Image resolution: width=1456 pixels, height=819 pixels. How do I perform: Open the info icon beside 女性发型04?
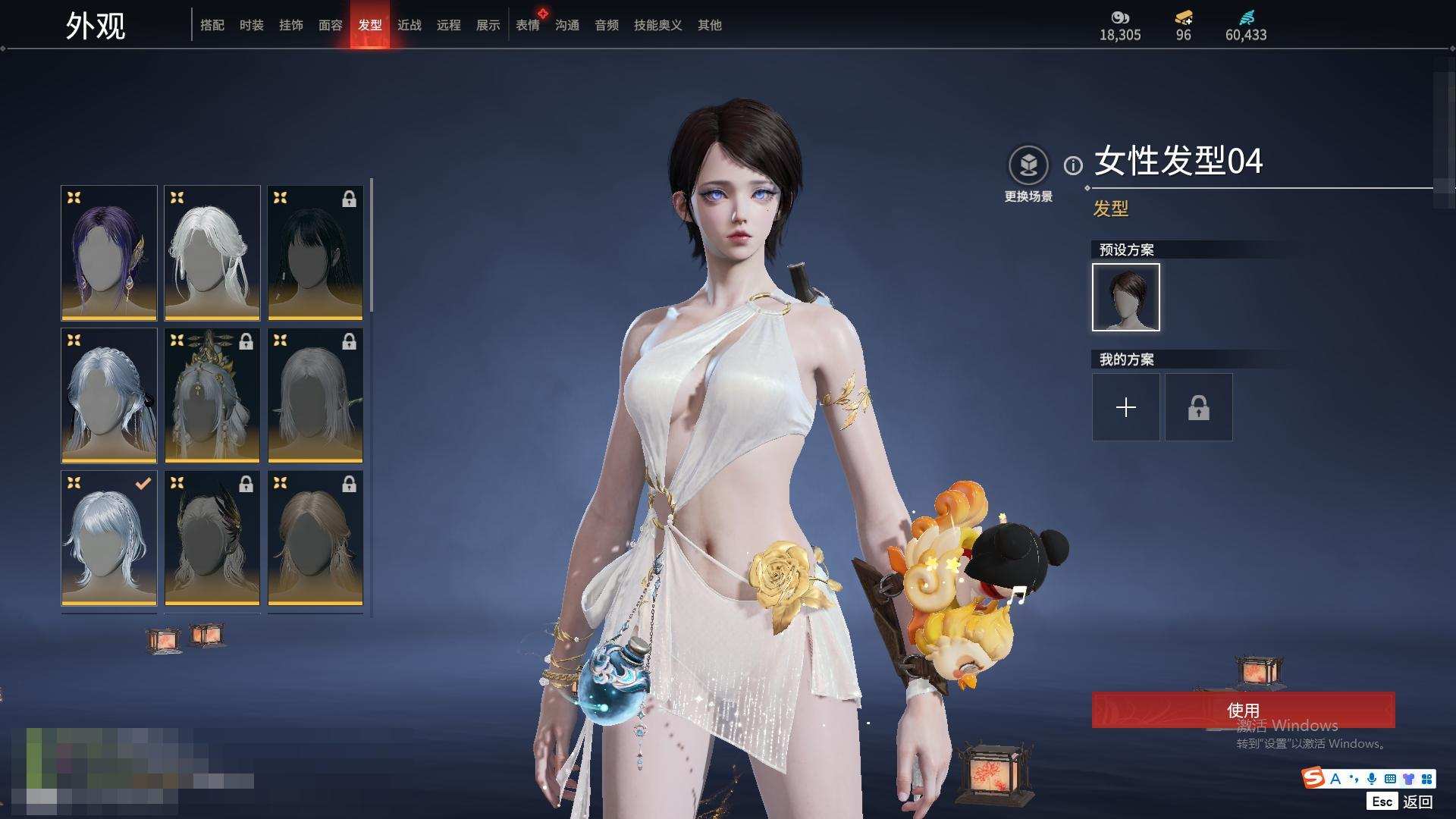coord(1073,165)
